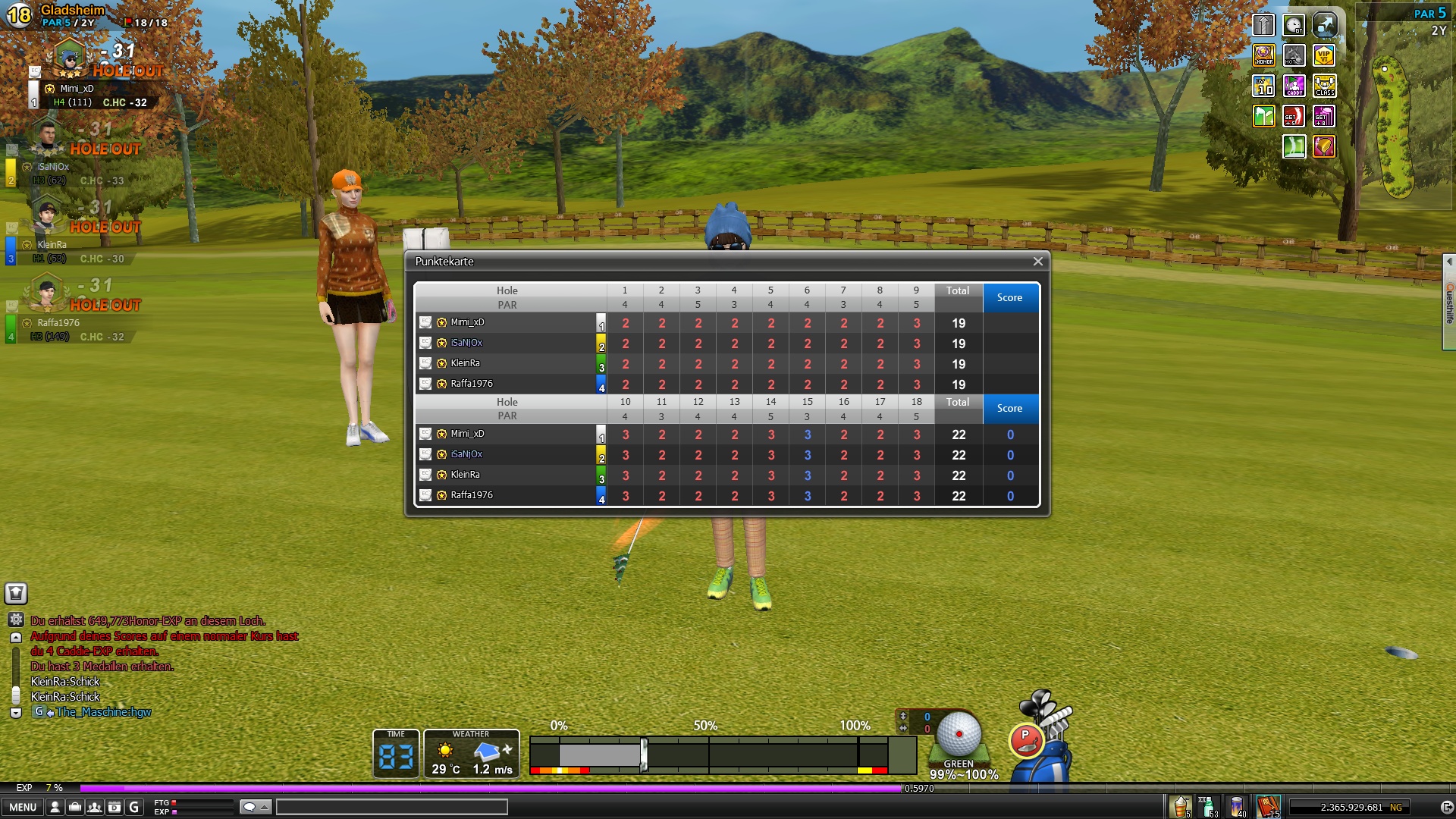Select the whipped cream drink item slot
The width and height of the screenshot is (1456, 819).
point(1181,806)
